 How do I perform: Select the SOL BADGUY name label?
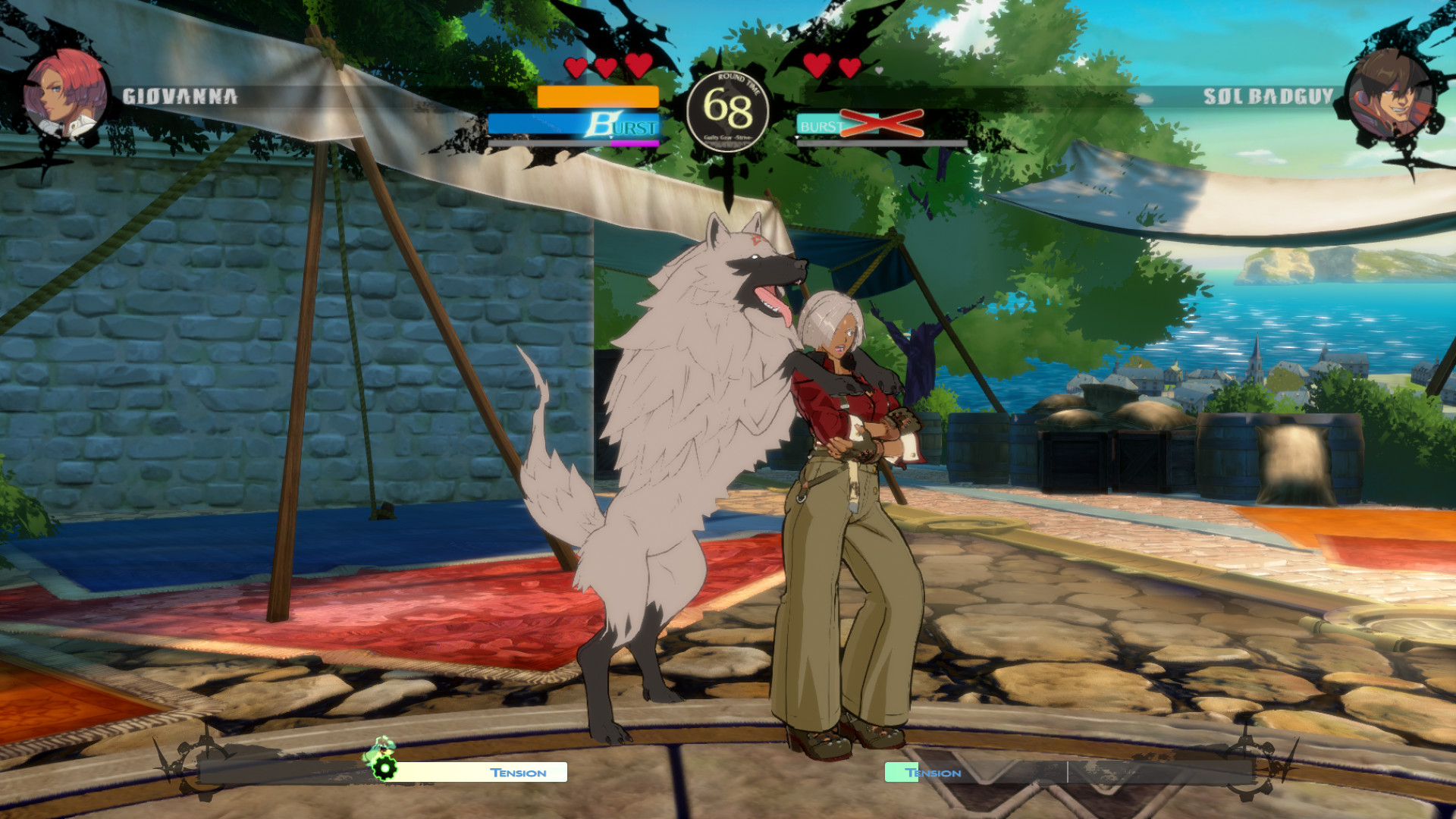click(x=1268, y=96)
